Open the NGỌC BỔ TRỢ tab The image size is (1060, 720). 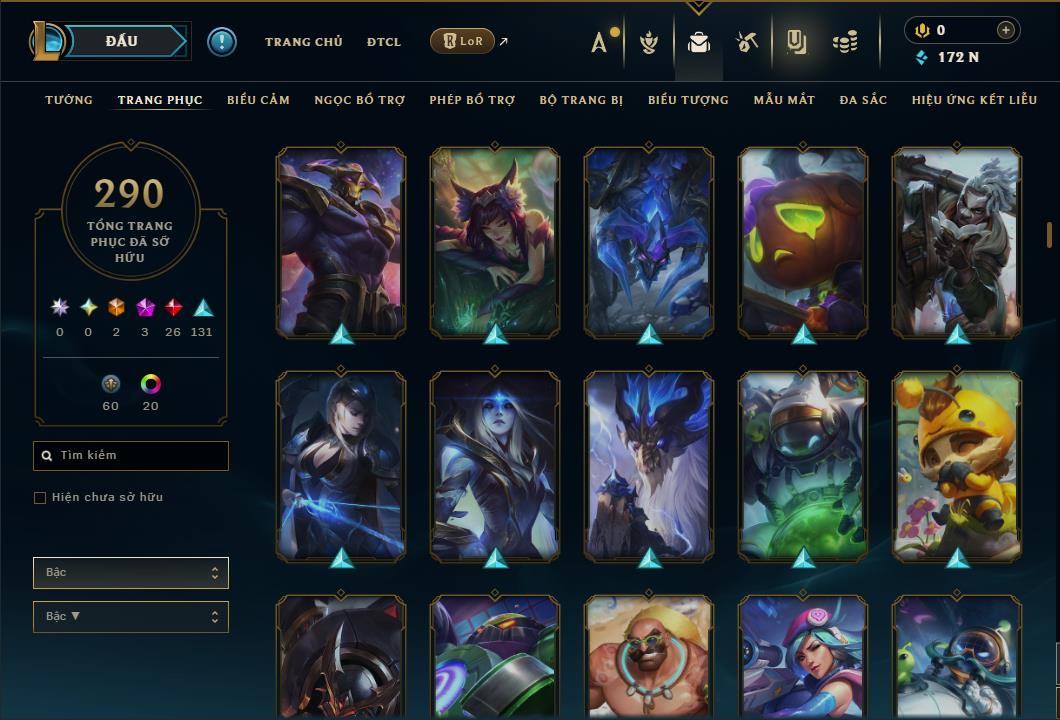(x=359, y=100)
